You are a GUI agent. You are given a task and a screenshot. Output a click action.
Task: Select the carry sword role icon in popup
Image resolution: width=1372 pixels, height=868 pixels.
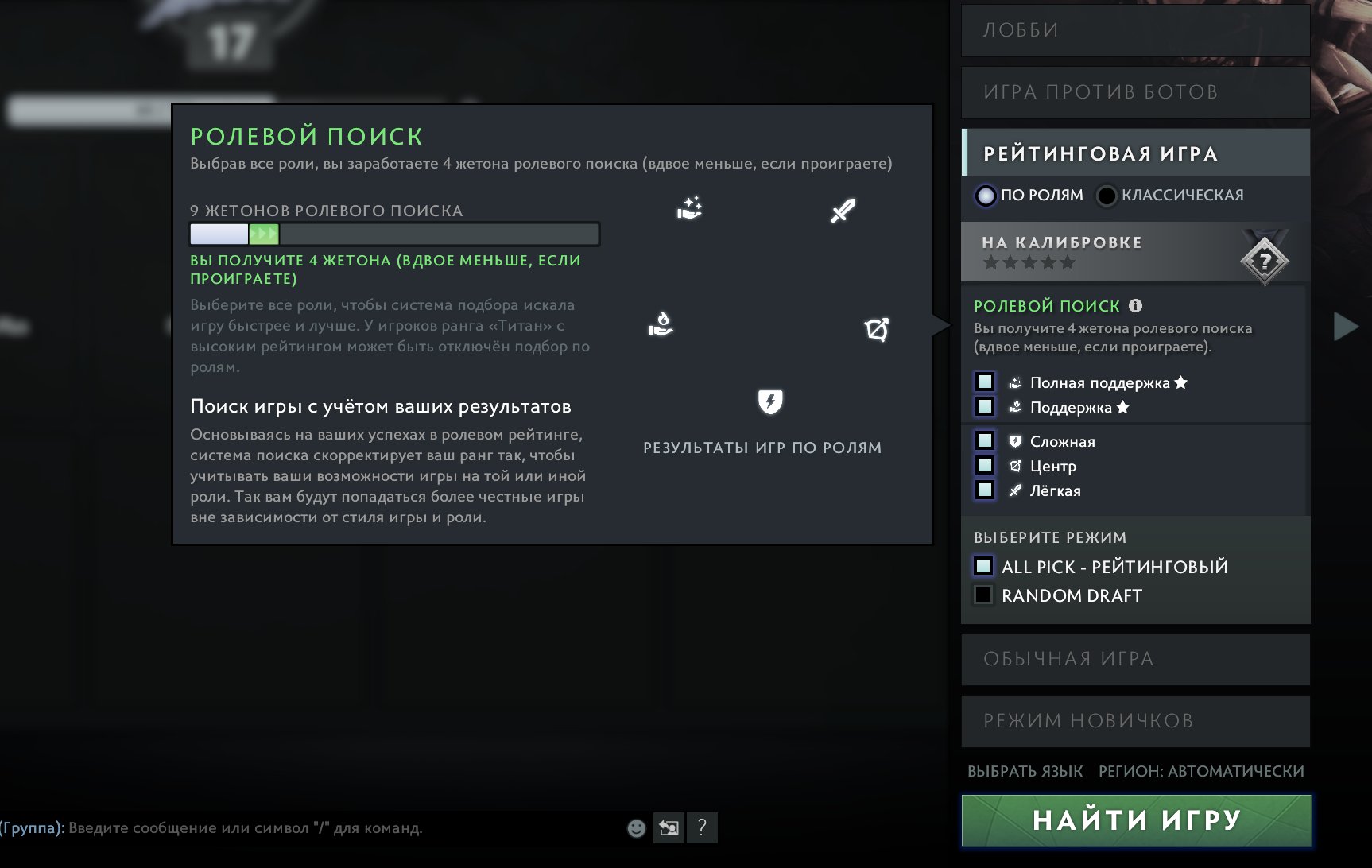pyautogui.click(x=844, y=211)
